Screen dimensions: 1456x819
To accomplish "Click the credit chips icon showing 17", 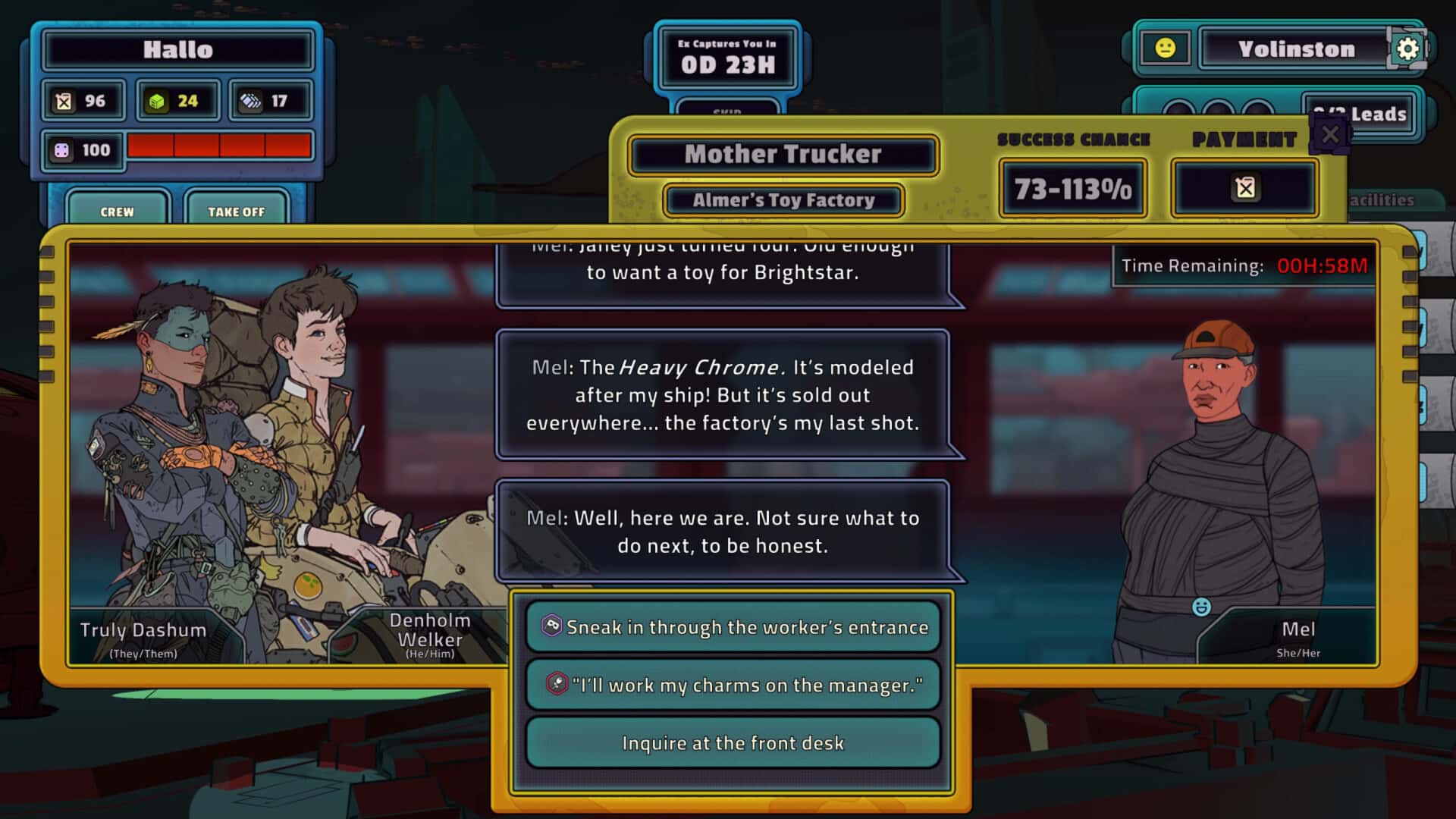I will click(250, 99).
